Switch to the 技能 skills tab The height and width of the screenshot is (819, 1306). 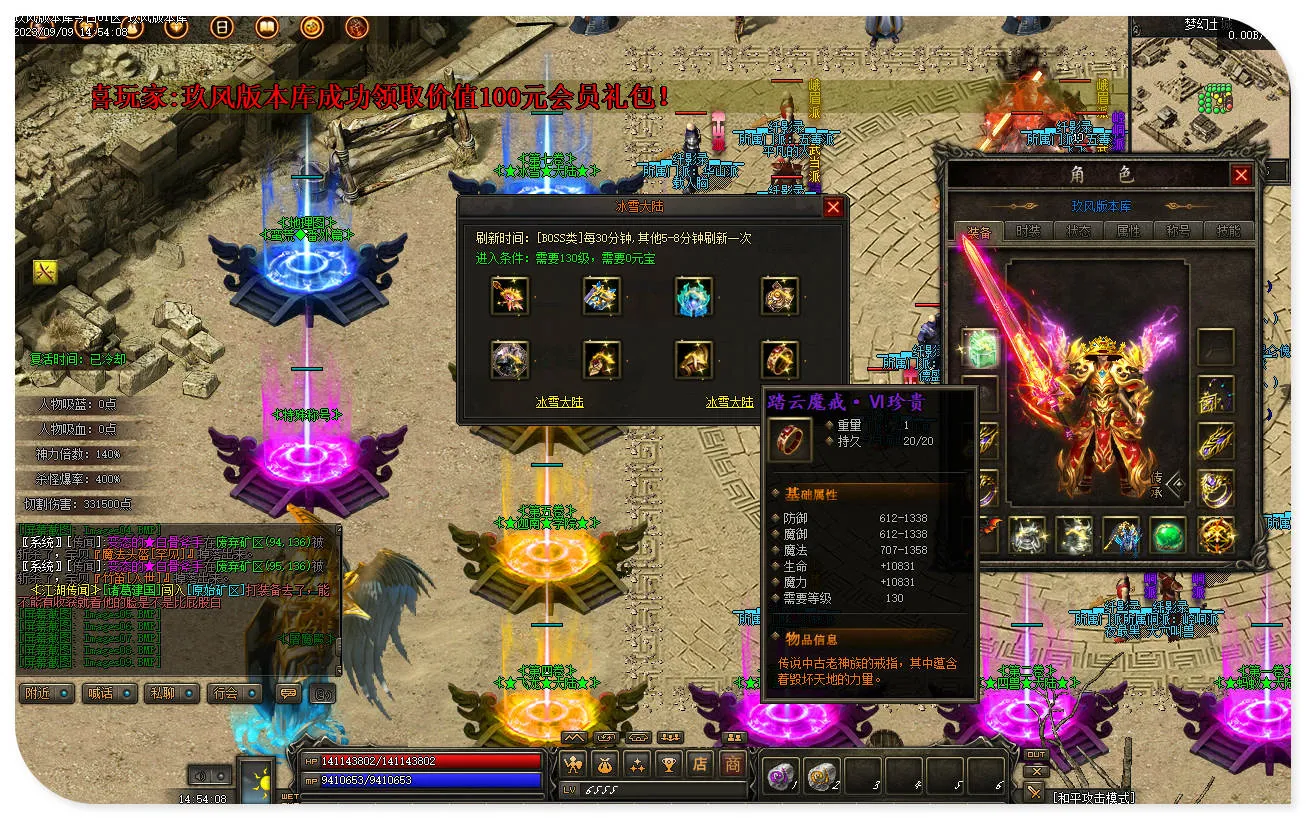(1228, 231)
